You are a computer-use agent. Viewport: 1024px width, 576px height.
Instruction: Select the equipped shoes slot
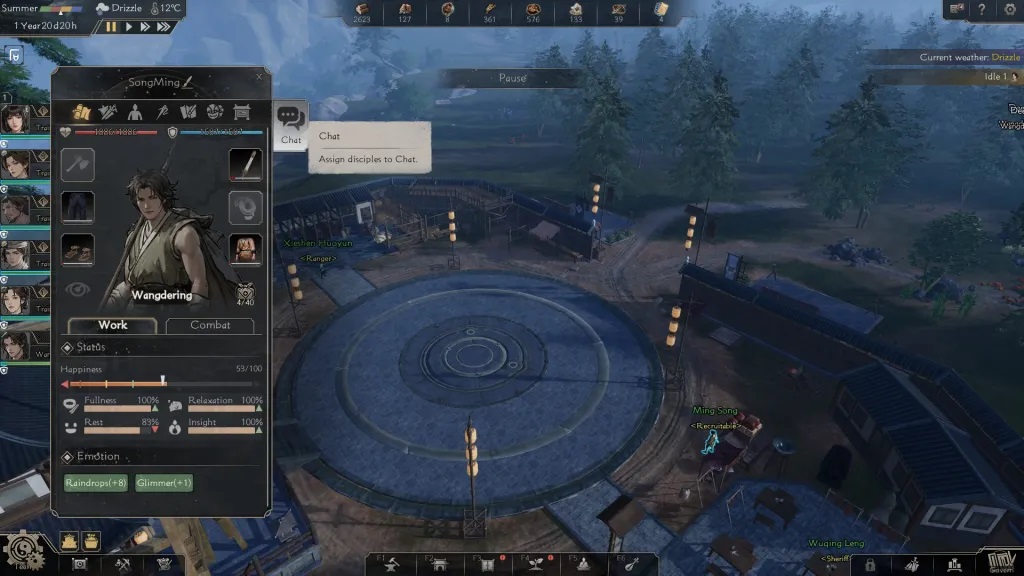(x=78, y=249)
